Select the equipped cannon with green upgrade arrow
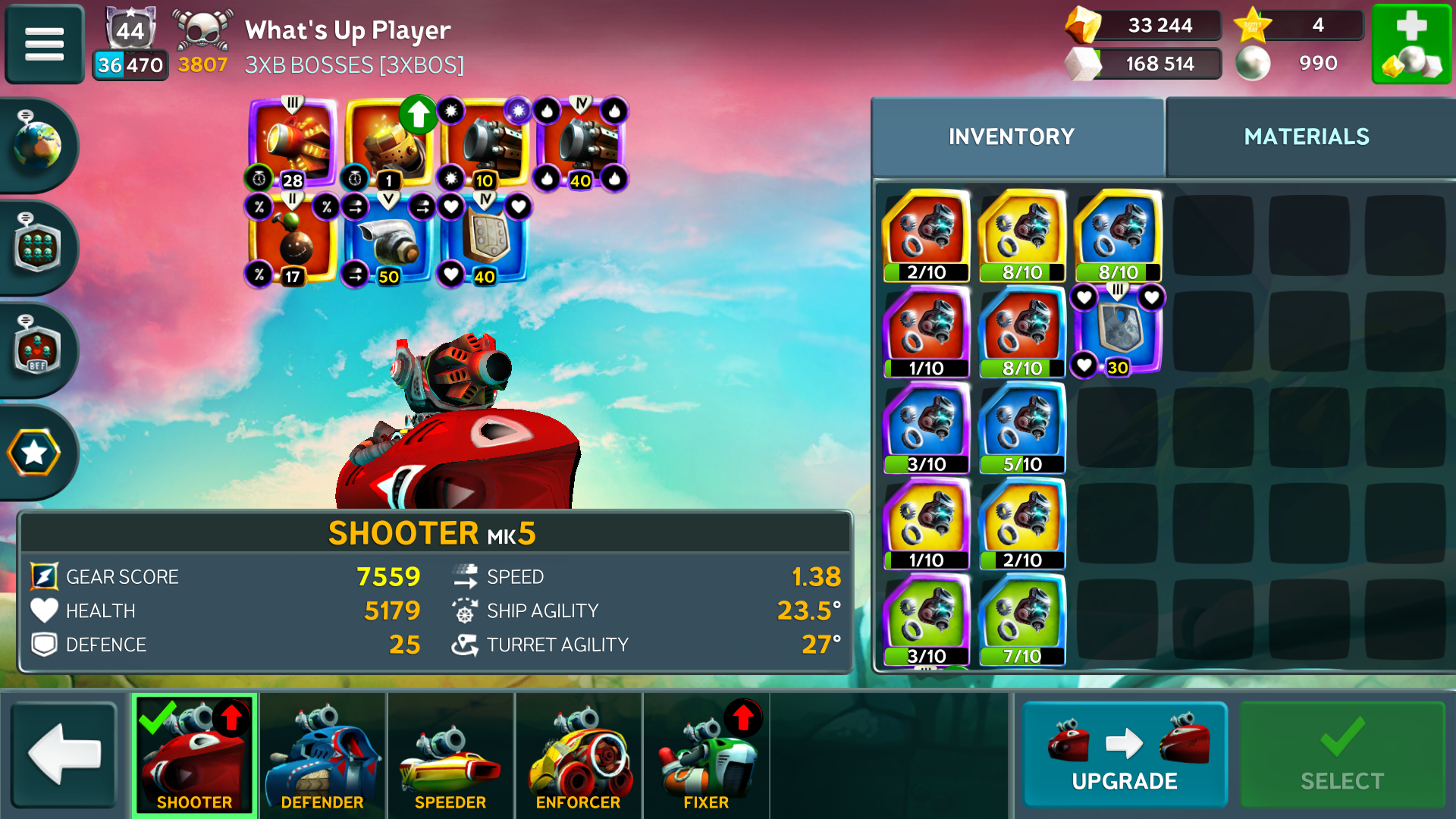The height and width of the screenshot is (819, 1456). coord(389,144)
